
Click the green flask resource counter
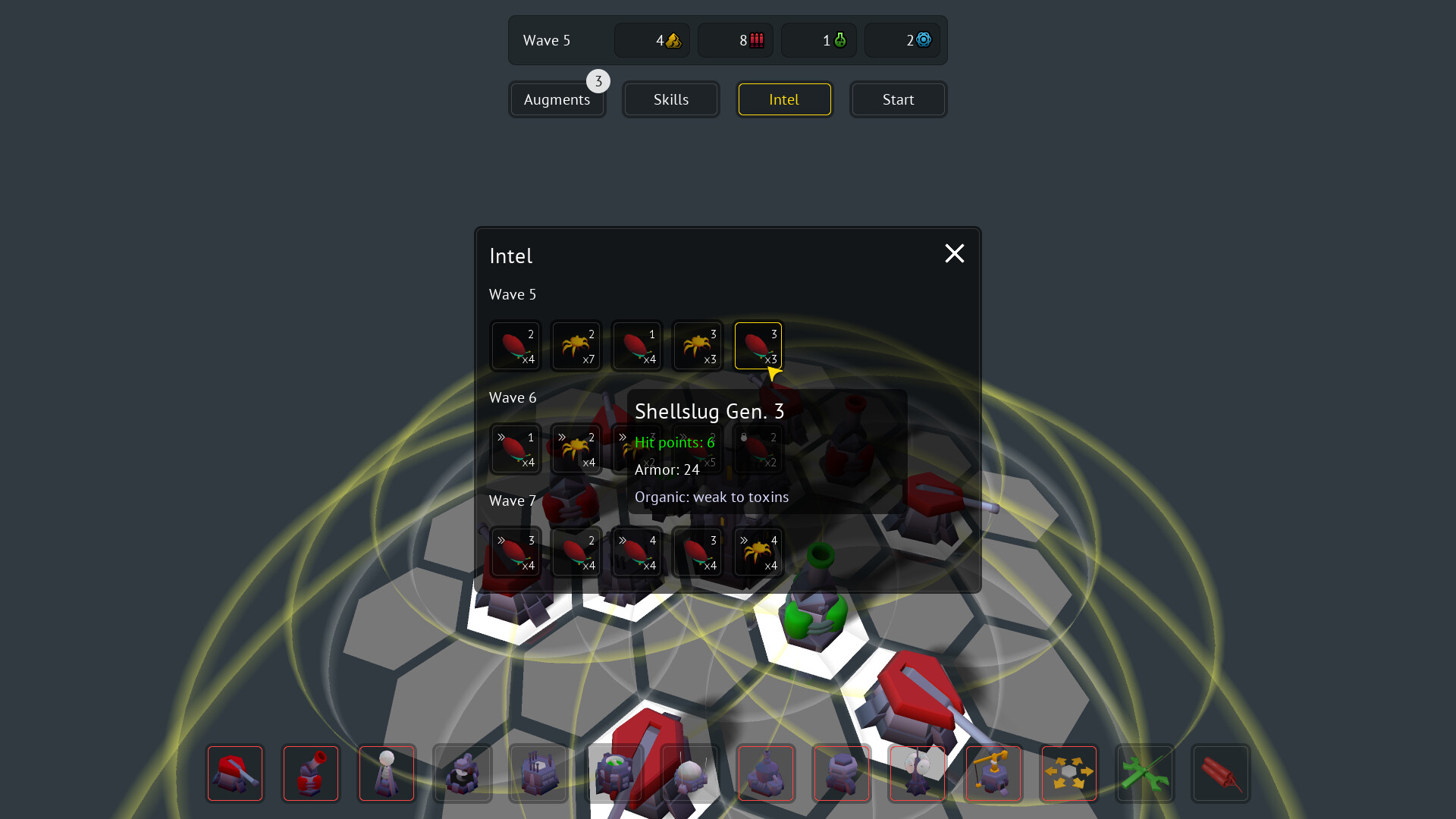coord(819,40)
